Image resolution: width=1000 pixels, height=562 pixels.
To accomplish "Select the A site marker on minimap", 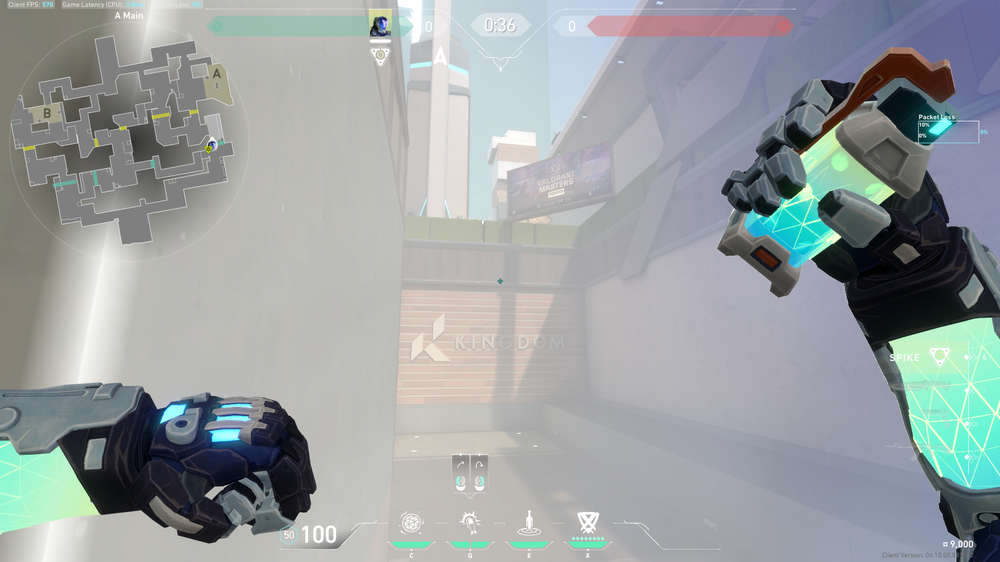I will [216, 73].
